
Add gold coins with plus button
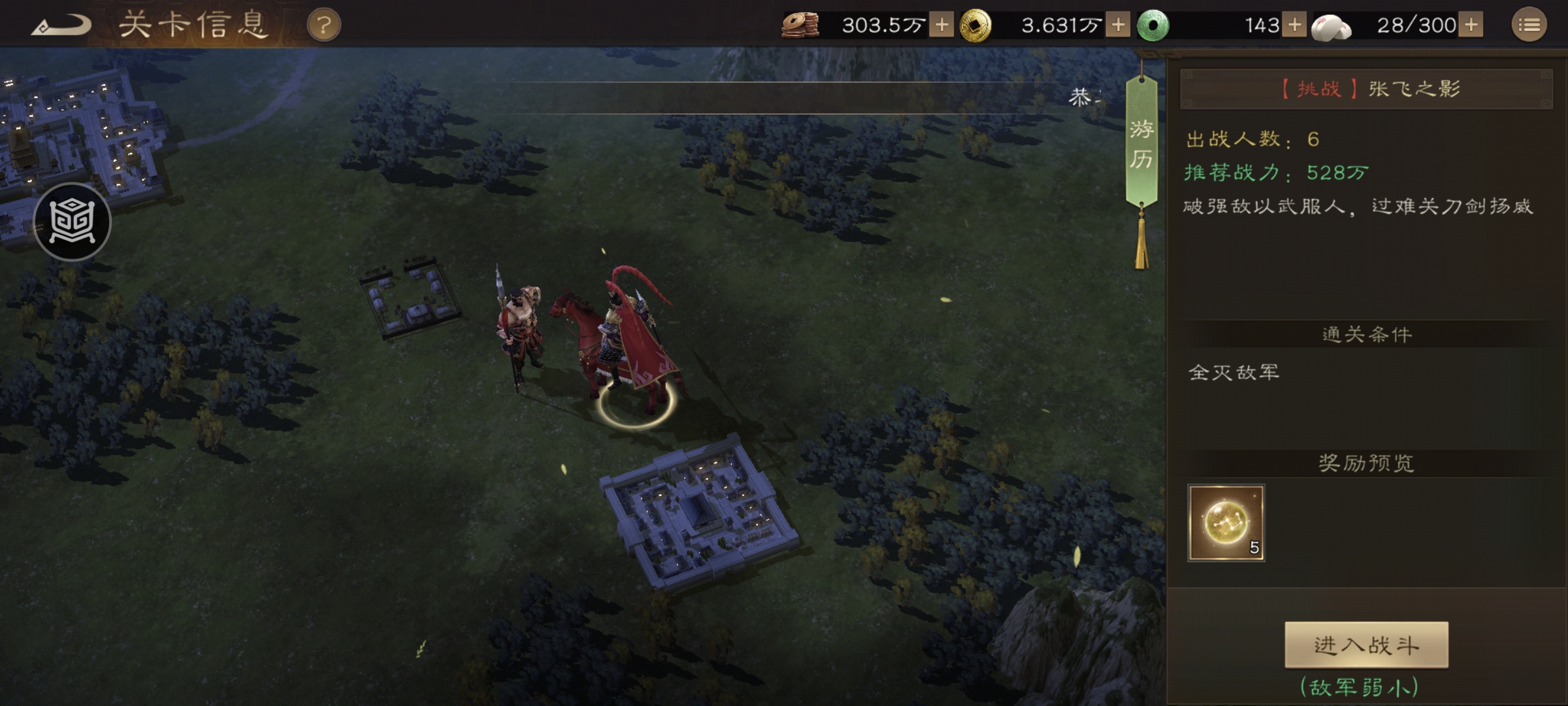(x=1118, y=25)
